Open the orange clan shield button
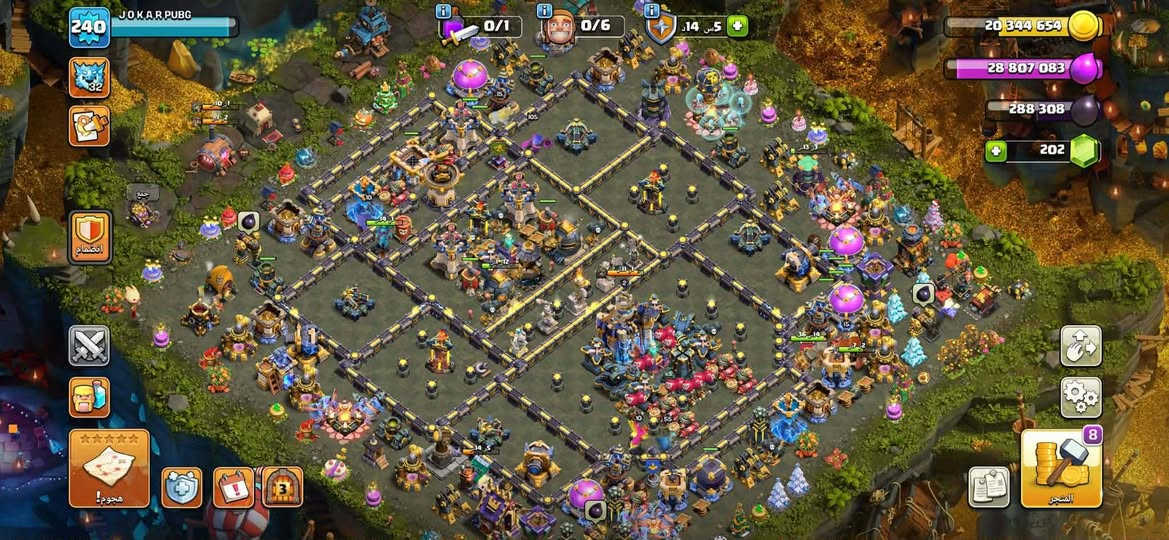 tap(90, 237)
